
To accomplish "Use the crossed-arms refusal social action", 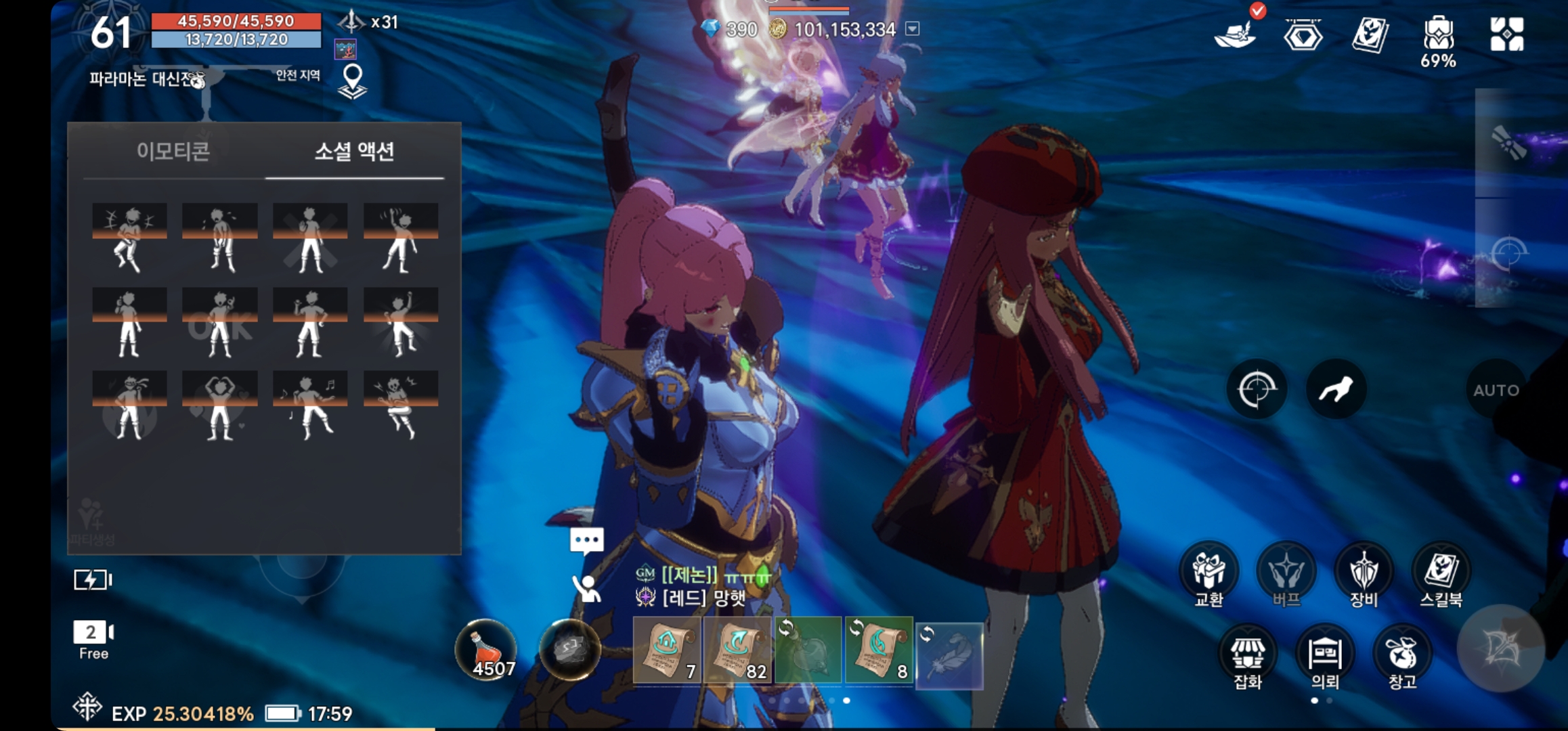I will 309,238.
